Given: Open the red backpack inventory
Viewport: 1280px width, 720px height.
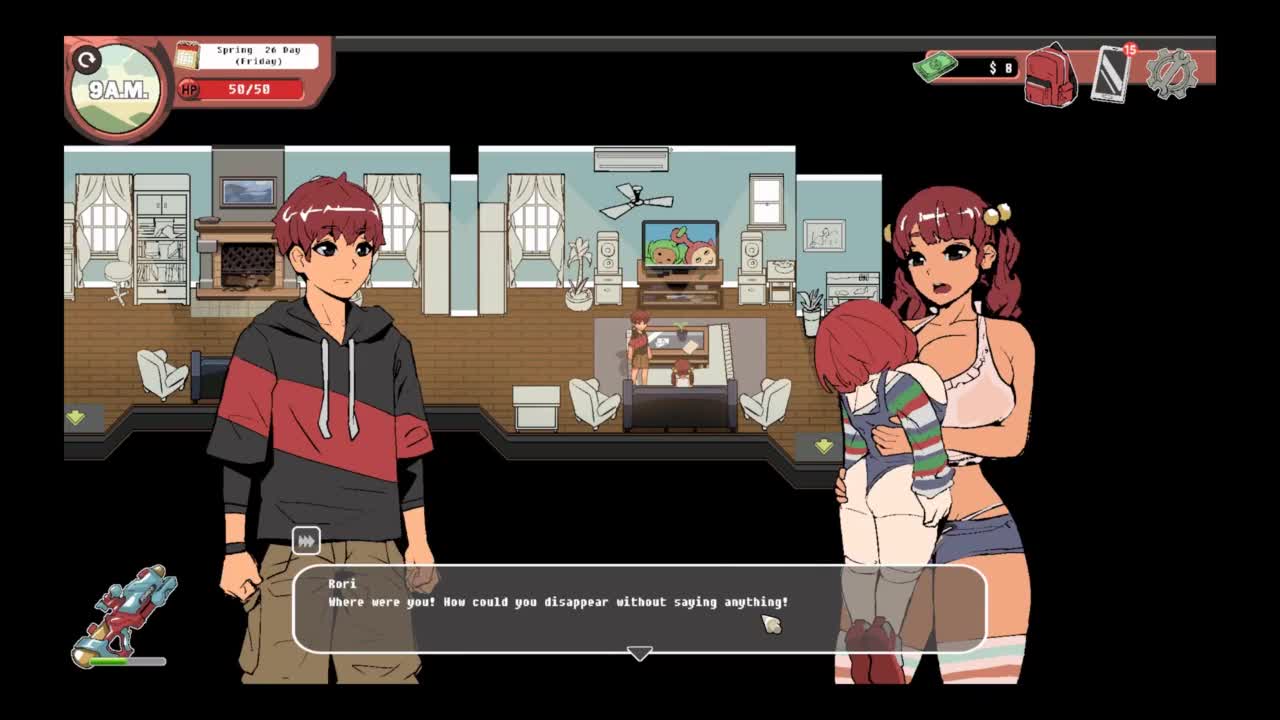Looking at the screenshot, I should pyautogui.click(x=1049, y=74).
